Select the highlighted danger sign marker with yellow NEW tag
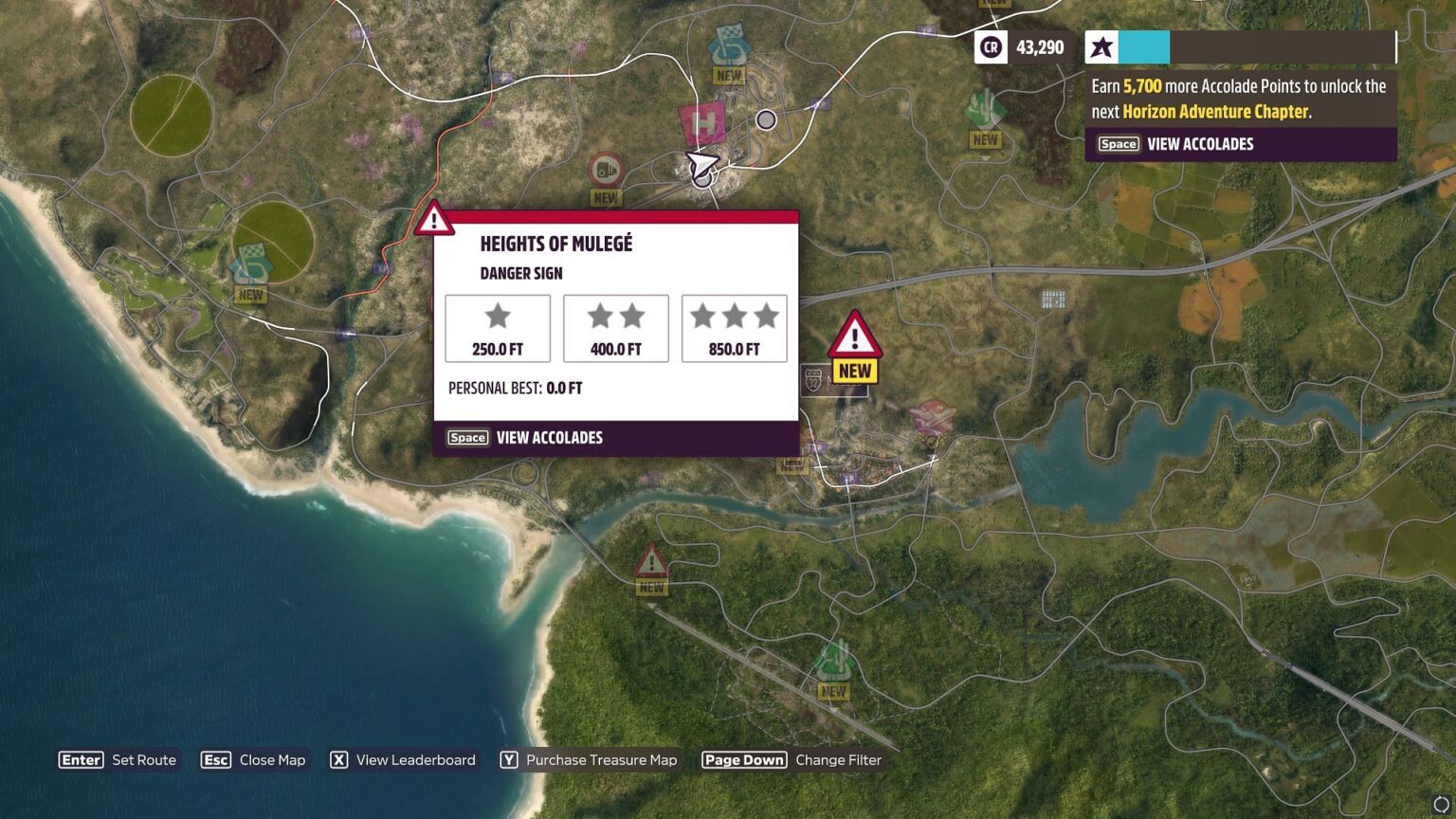Screen dimensions: 1456x819 pos(855,337)
